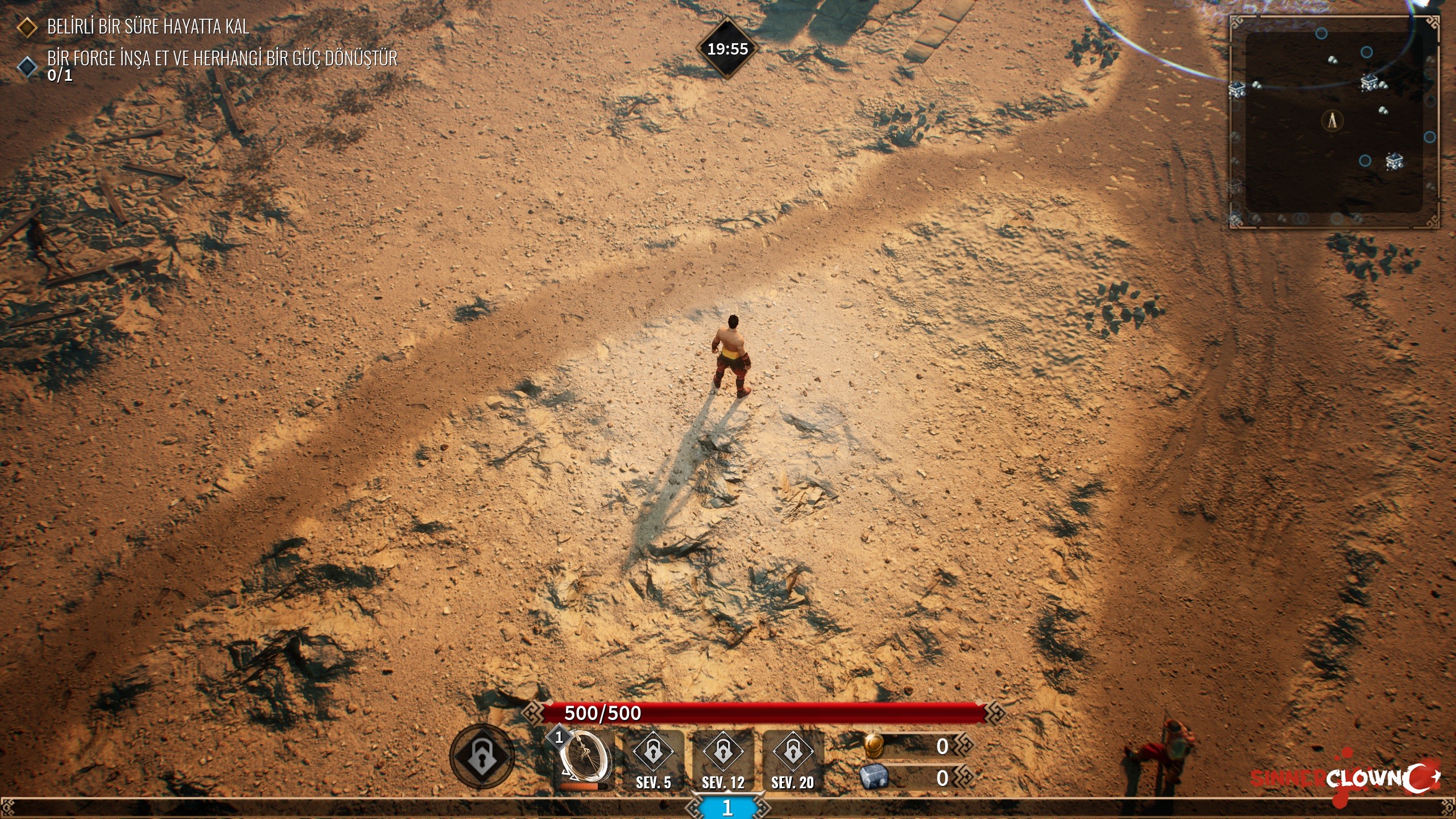Select the "Belirli Bir Süre Hayatta Kal" objective
Image resolution: width=1456 pixels, height=819 pixels.
[x=148, y=27]
